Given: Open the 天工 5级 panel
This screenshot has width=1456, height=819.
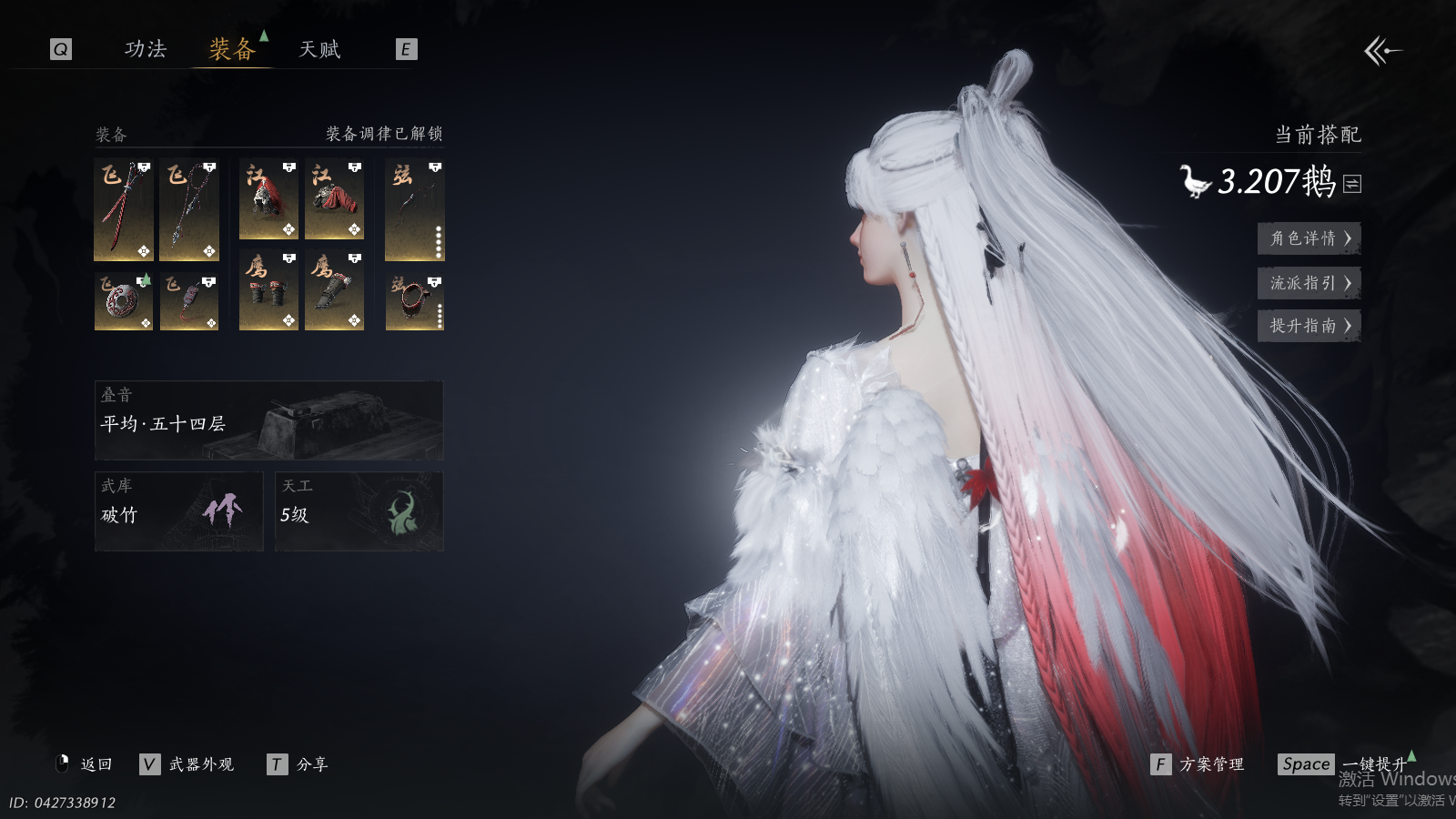Looking at the screenshot, I should click(x=359, y=511).
